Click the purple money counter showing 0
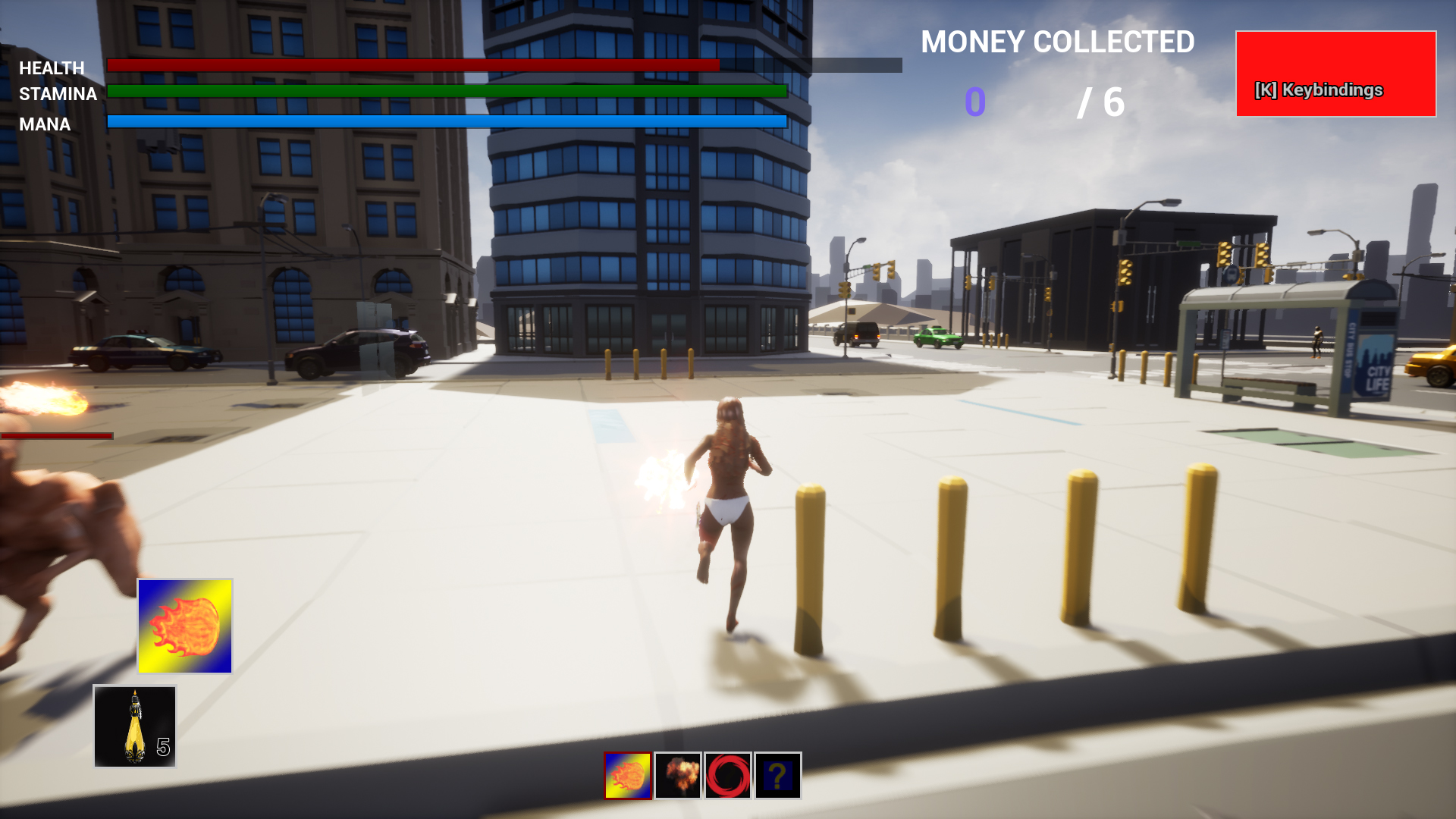 point(974,102)
